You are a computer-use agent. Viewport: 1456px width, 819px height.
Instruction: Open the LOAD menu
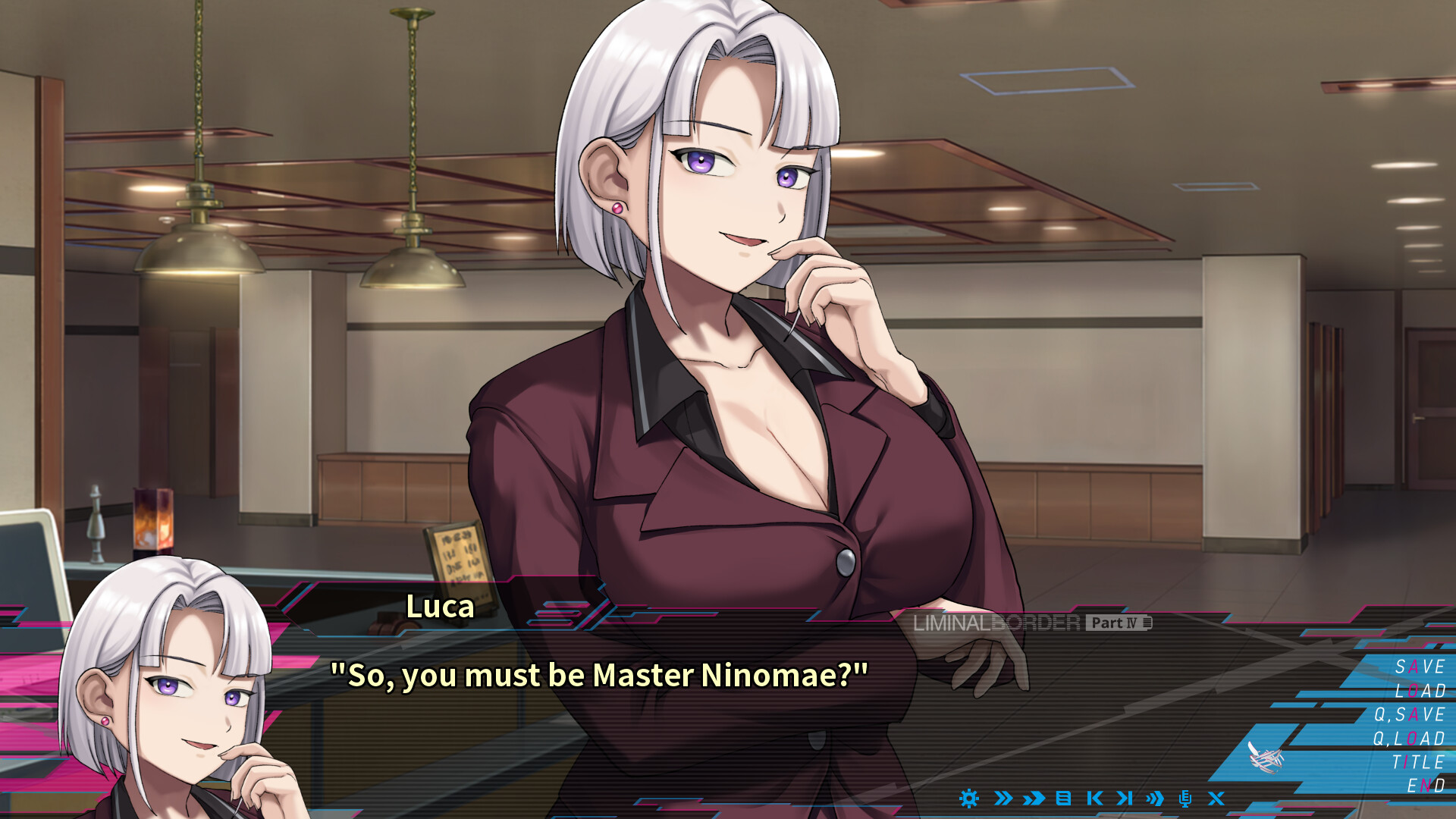[x=1423, y=692]
